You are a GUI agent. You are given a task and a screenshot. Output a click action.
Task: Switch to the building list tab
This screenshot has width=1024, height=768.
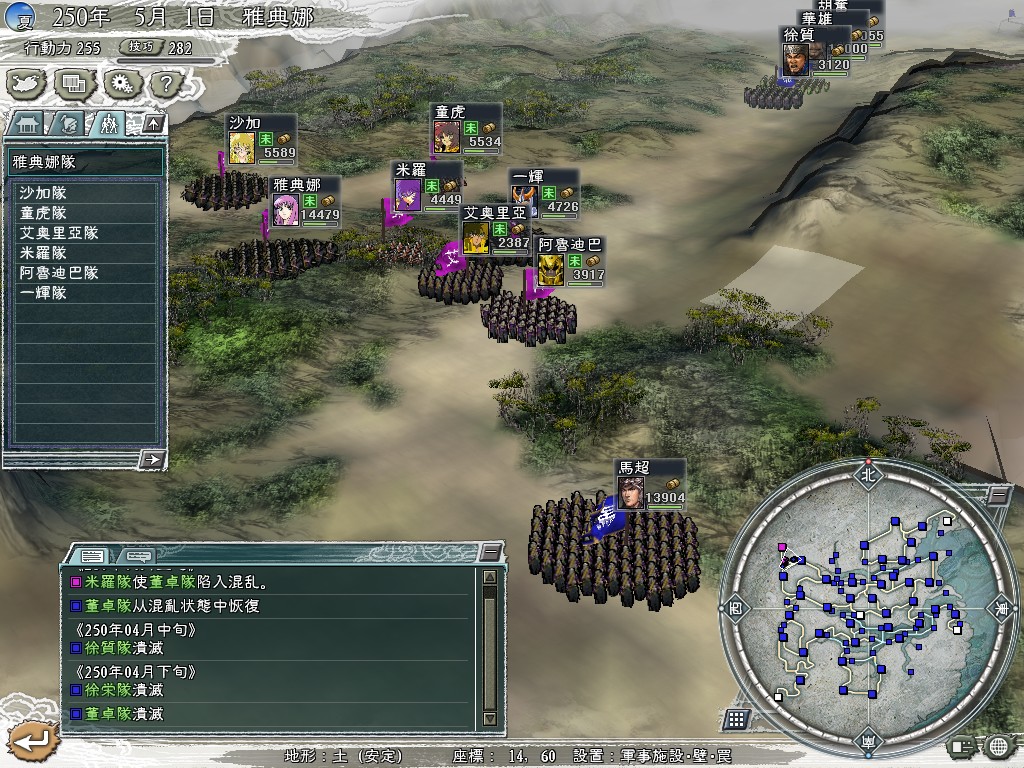pos(24,124)
